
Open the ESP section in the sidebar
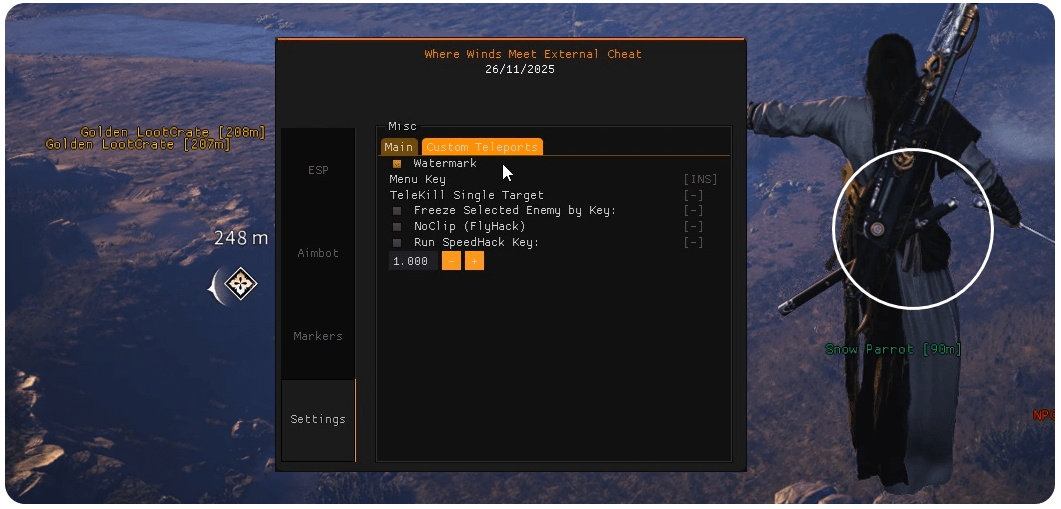pos(318,170)
